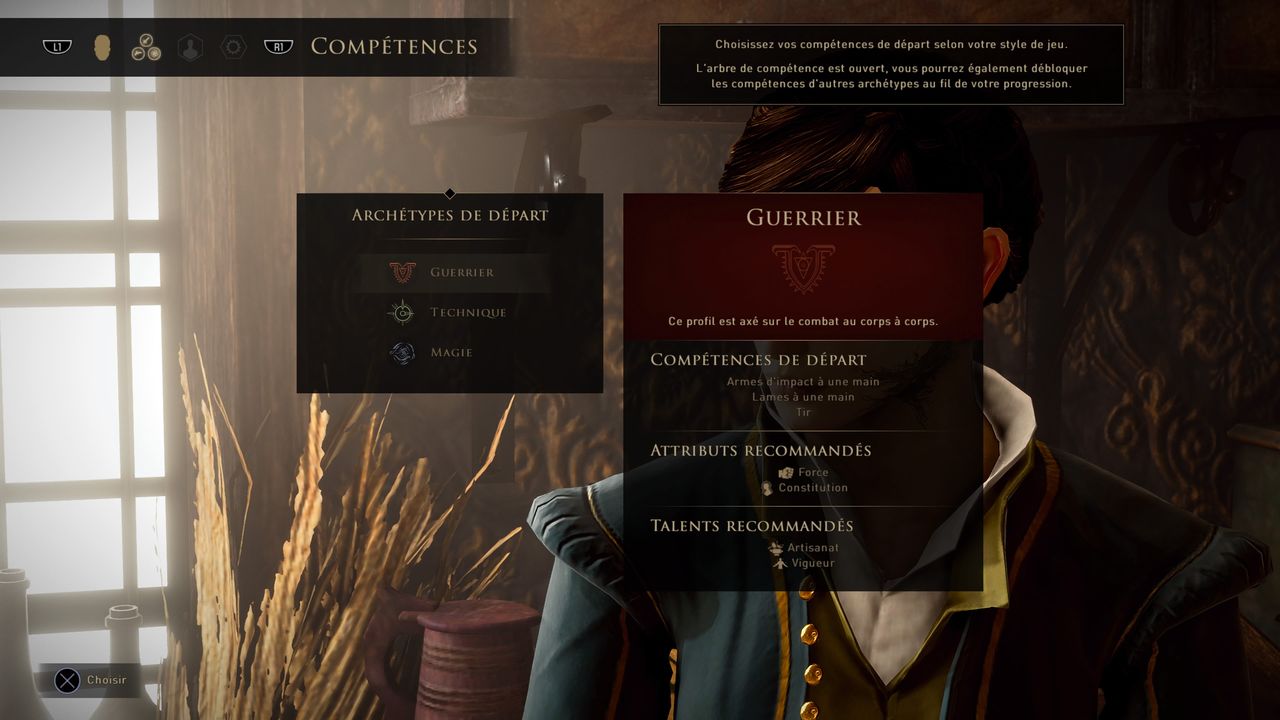Switch to the head appearance tab
The width and height of the screenshot is (1280, 720).
coord(102,47)
